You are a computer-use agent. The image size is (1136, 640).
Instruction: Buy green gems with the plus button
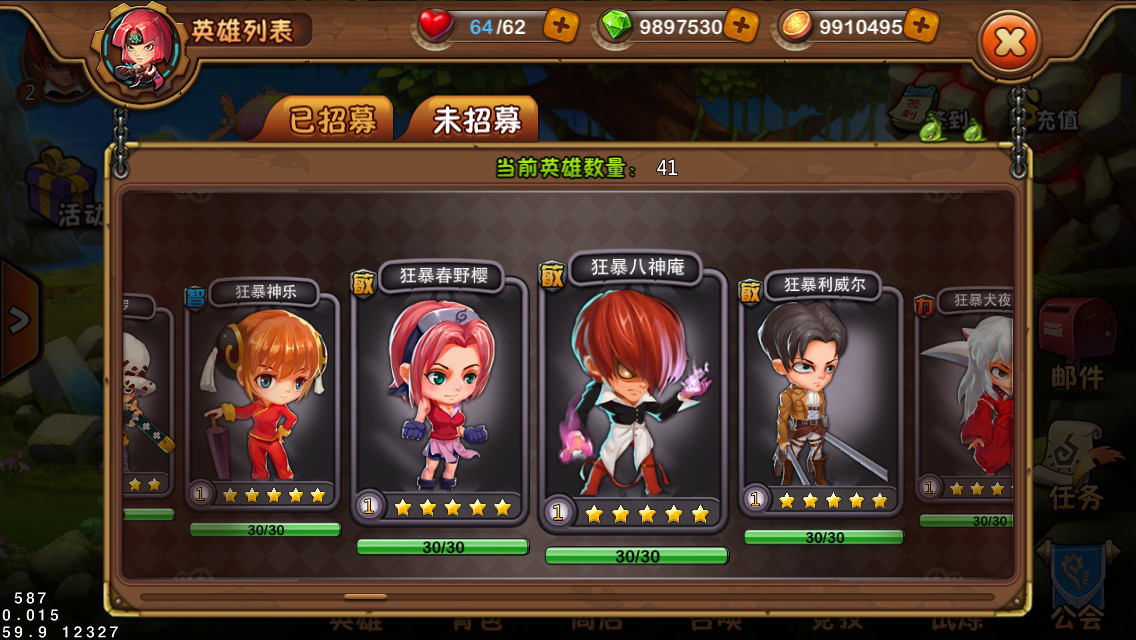click(741, 27)
